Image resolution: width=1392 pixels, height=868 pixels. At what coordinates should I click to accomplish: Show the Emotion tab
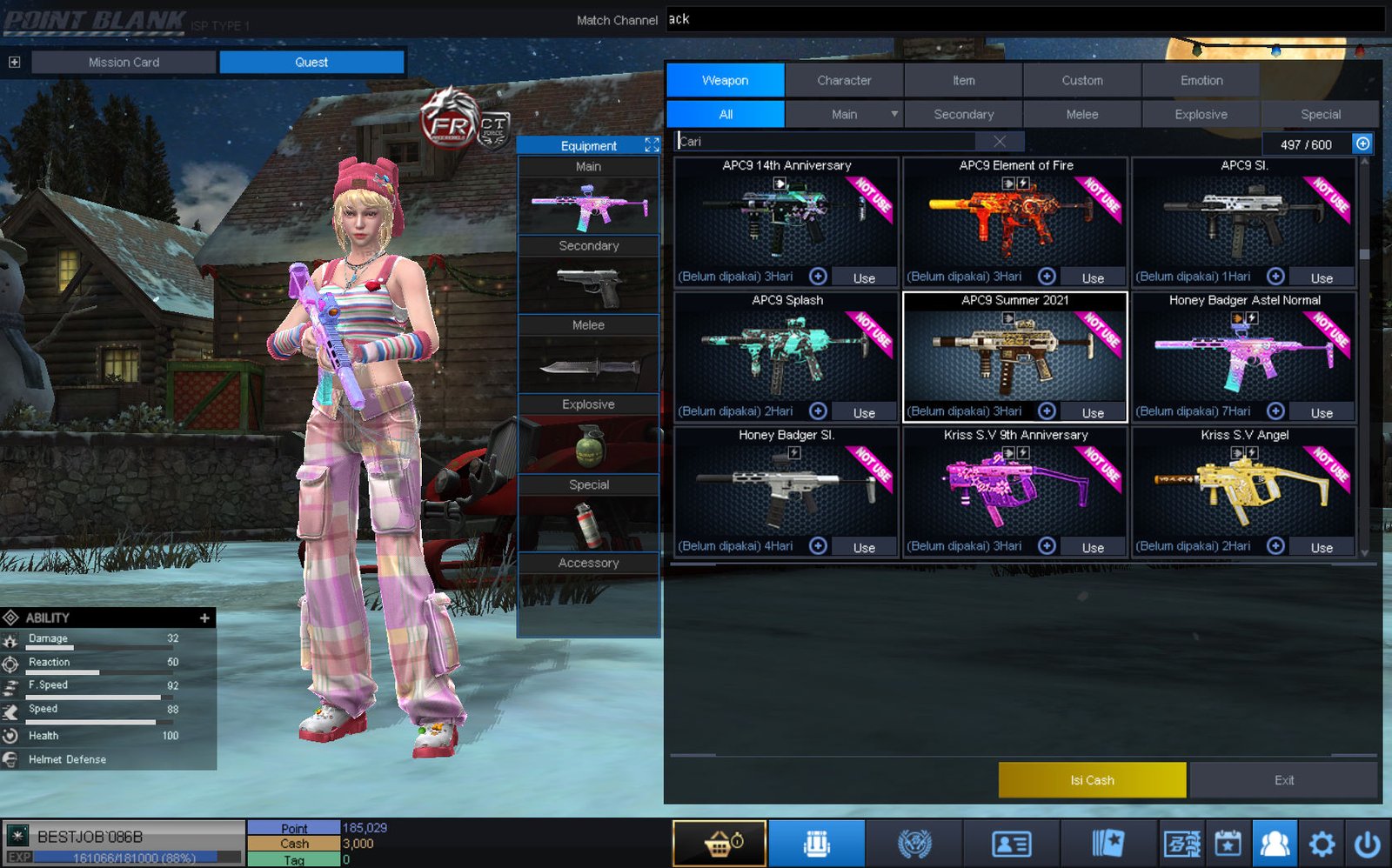(1201, 80)
